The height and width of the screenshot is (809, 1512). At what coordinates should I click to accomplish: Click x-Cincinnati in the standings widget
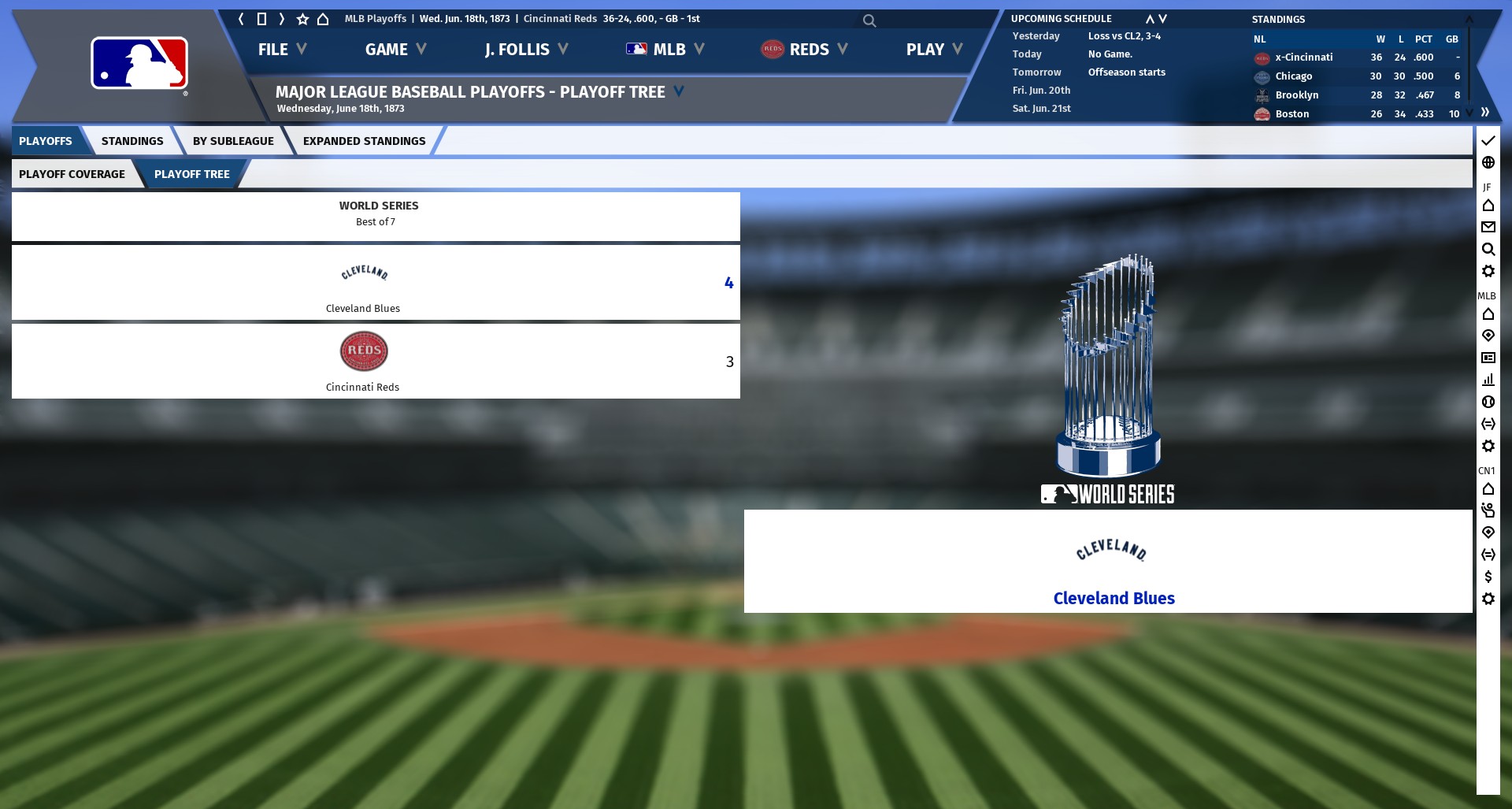pyautogui.click(x=1303, y=58)
